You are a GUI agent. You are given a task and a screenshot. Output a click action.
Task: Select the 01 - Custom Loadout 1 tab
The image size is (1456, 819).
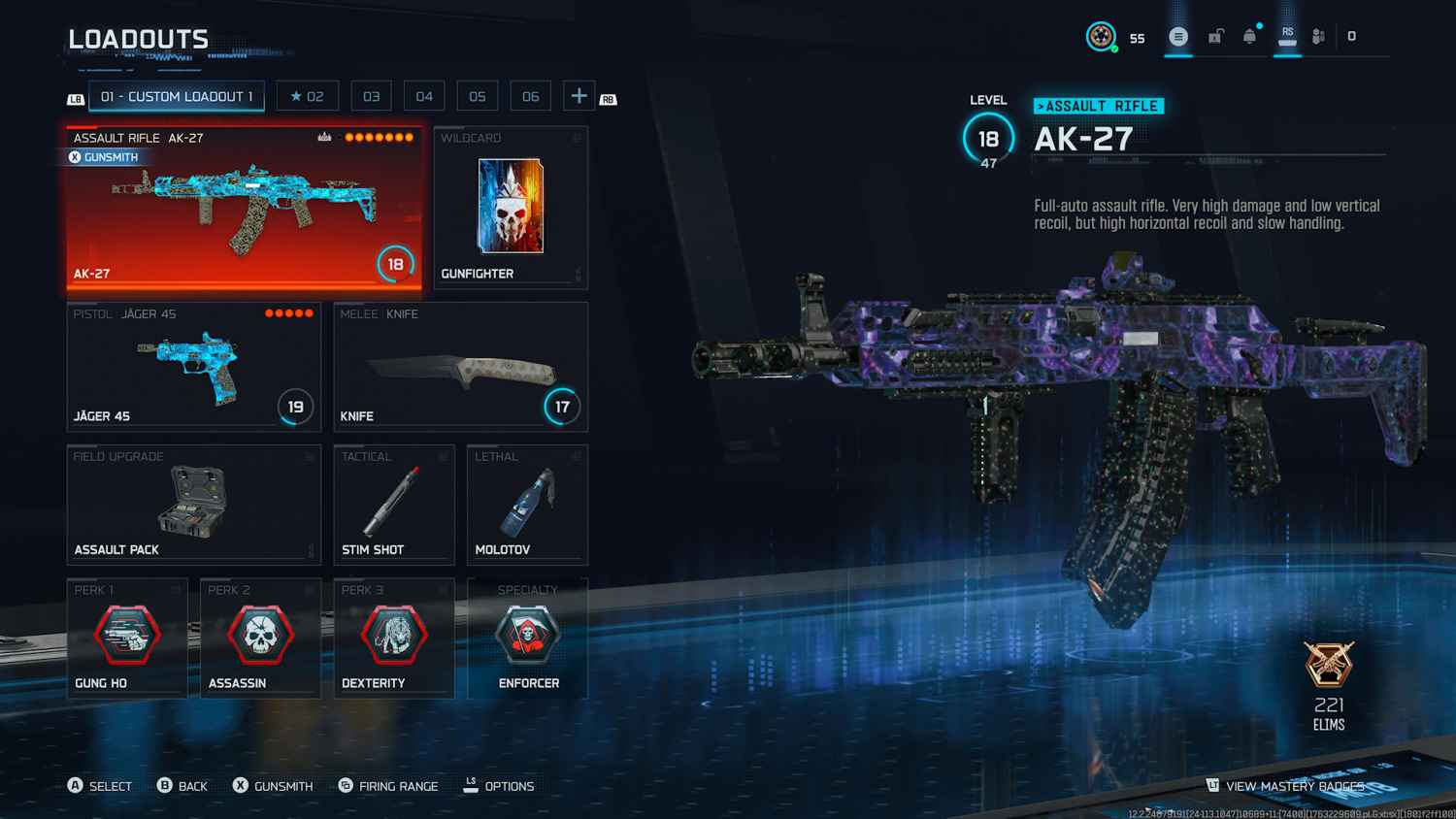tap(176, 96)
